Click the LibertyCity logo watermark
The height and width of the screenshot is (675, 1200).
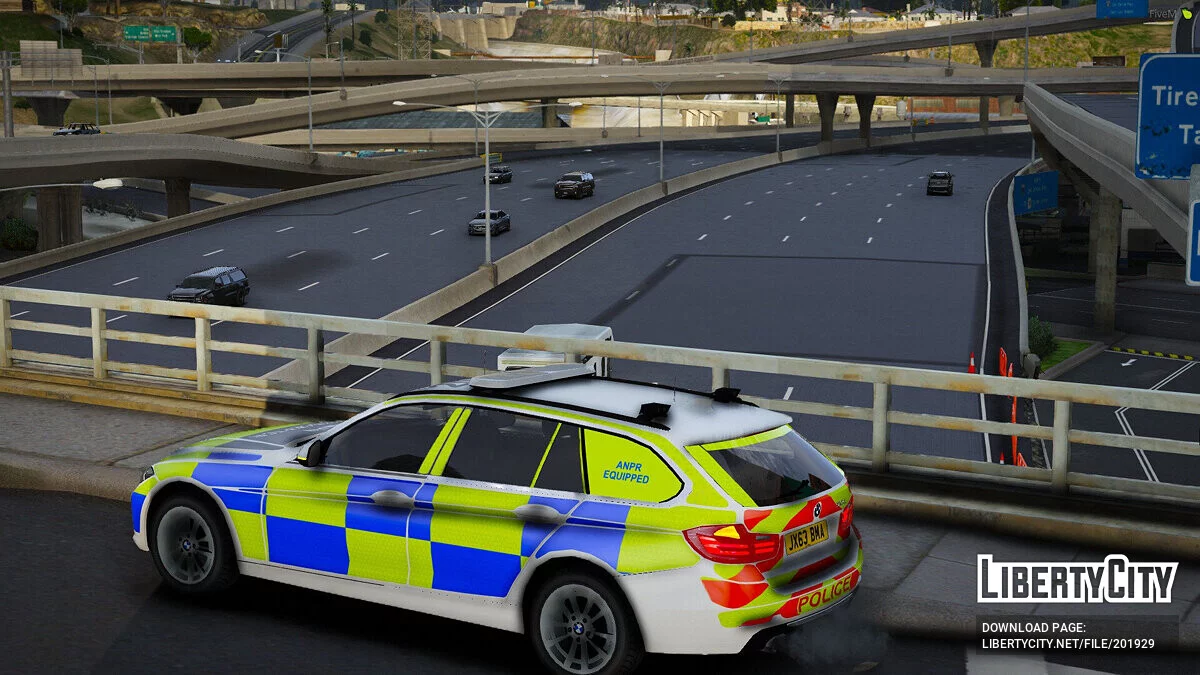(1077, 580)
